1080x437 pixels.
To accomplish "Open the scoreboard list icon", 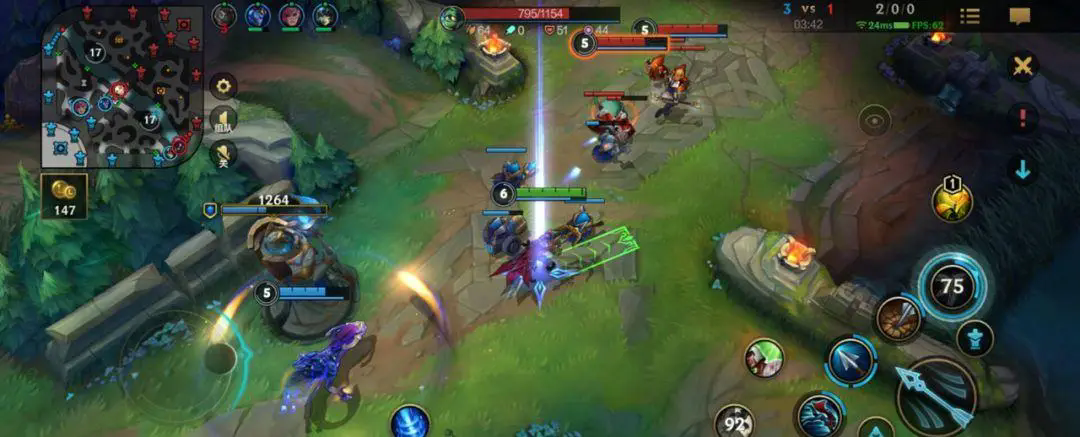I will [969, 16].
